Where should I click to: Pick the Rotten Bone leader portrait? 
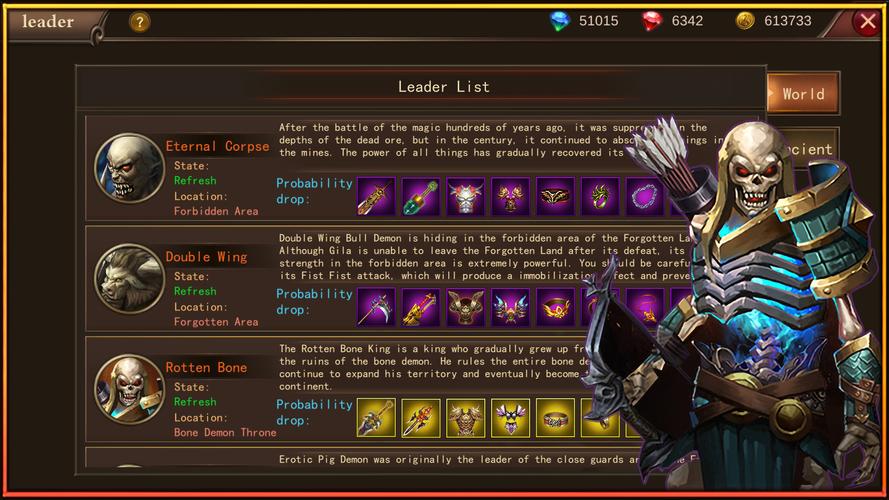point(129,389)
